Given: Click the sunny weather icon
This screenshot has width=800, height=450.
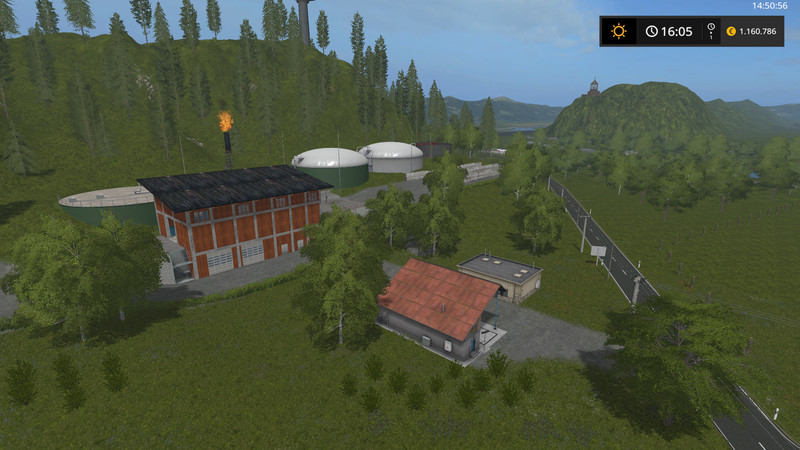Looking at the screenshot, I should tap(618, 31).
